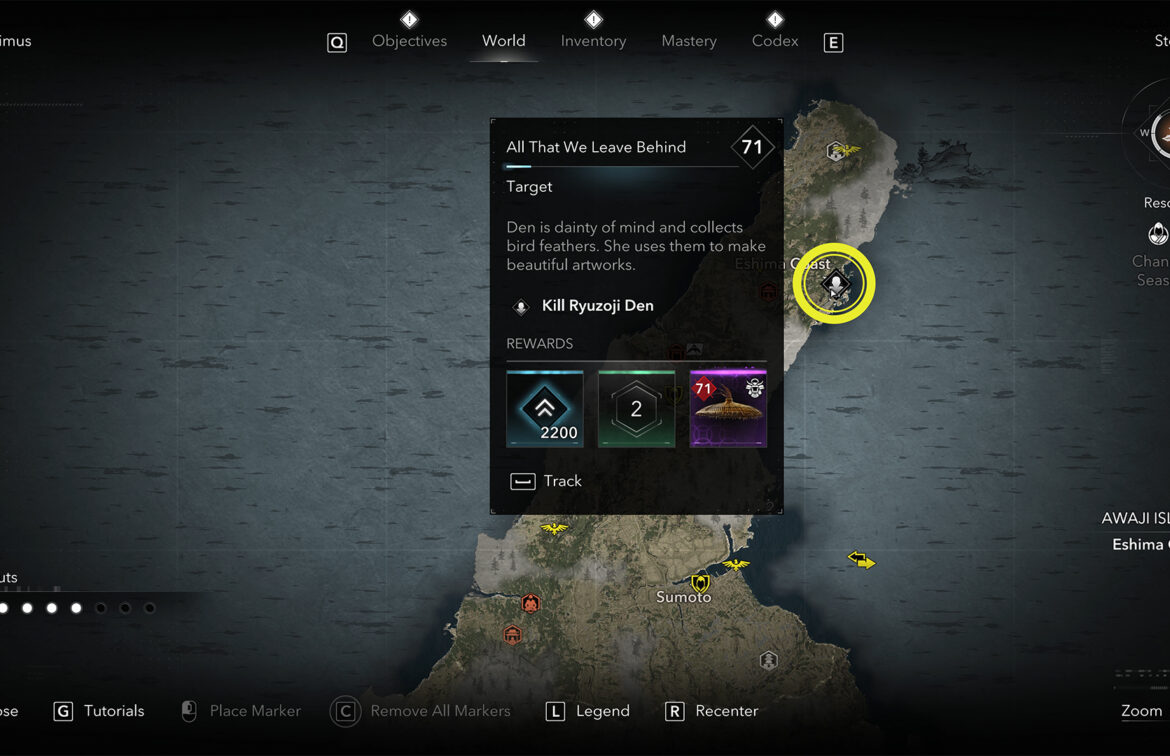The image size is (1170, 756).
Task: Switch to the Objectives tab
Action: pos(409,41)
